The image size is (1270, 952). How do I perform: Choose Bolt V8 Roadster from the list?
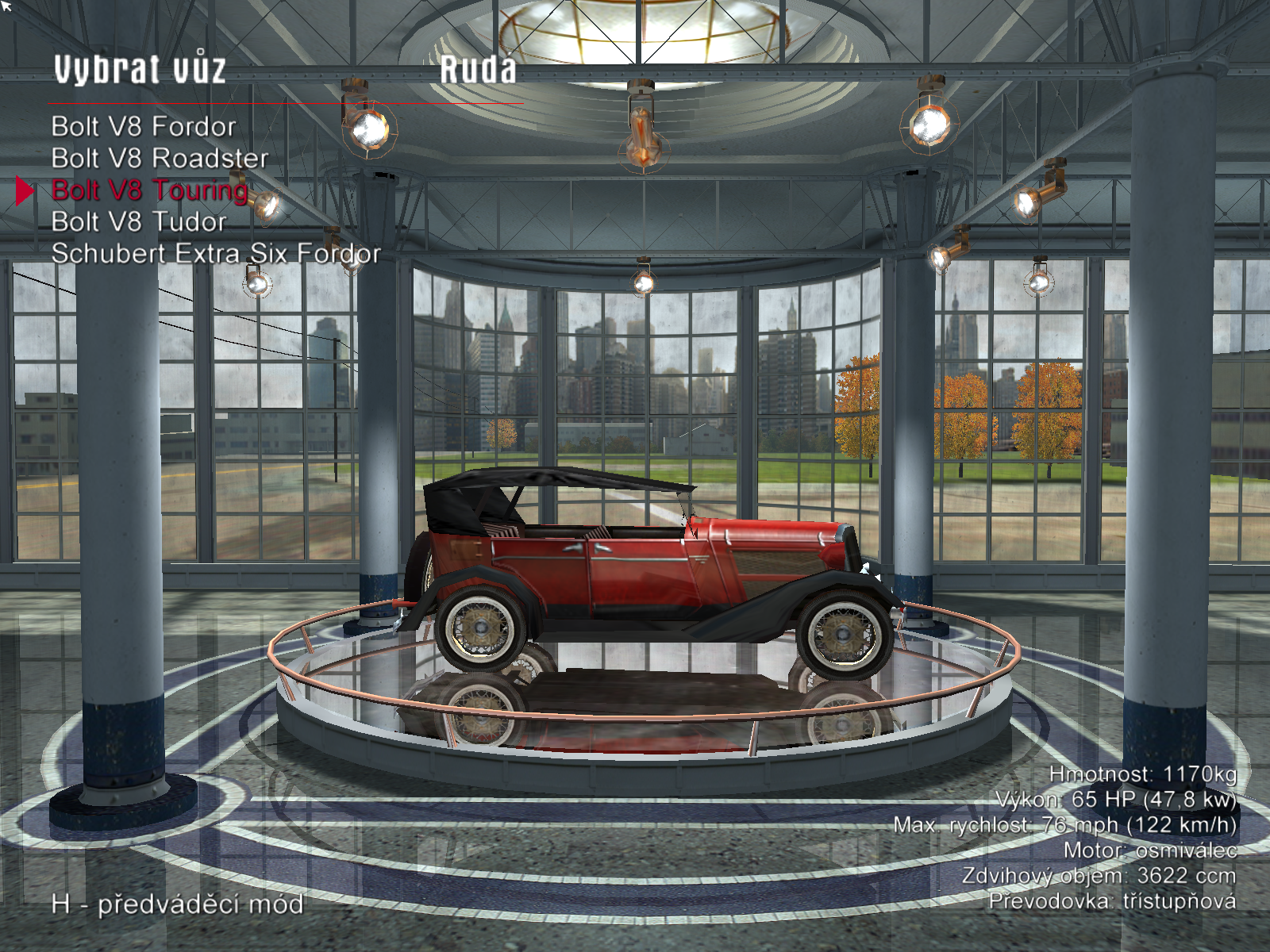(160, 159)
